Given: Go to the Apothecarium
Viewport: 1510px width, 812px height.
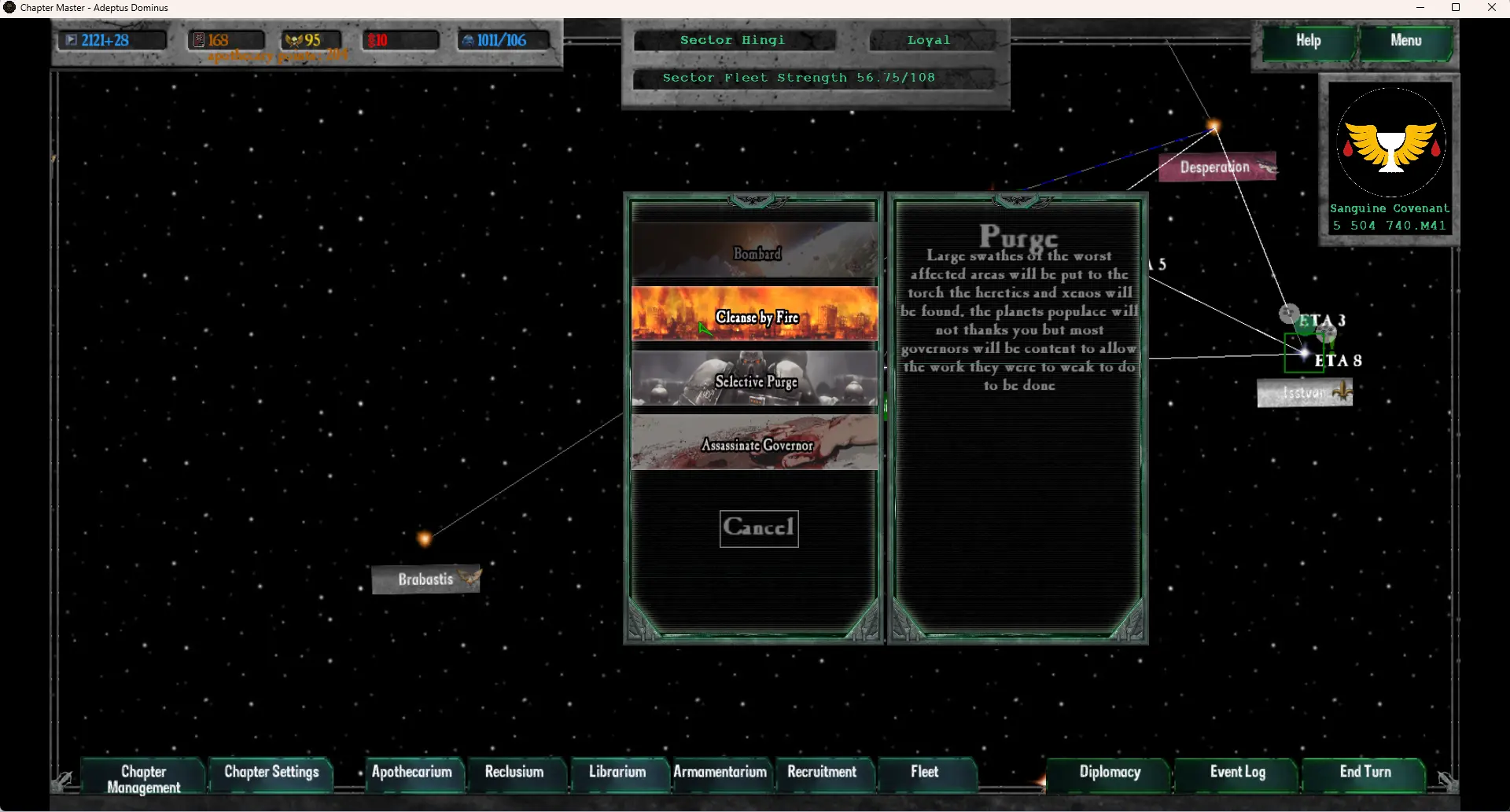Looking at the screenshot, I should point(411,772).
